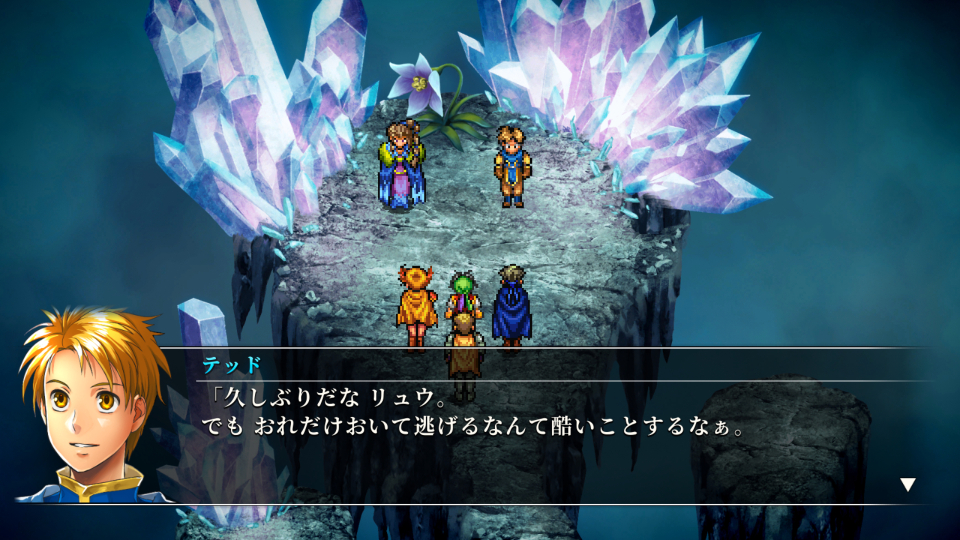The image size is (960, 540).
Task: Advance dialogue with the white arrow indicator
Action: 907,485
